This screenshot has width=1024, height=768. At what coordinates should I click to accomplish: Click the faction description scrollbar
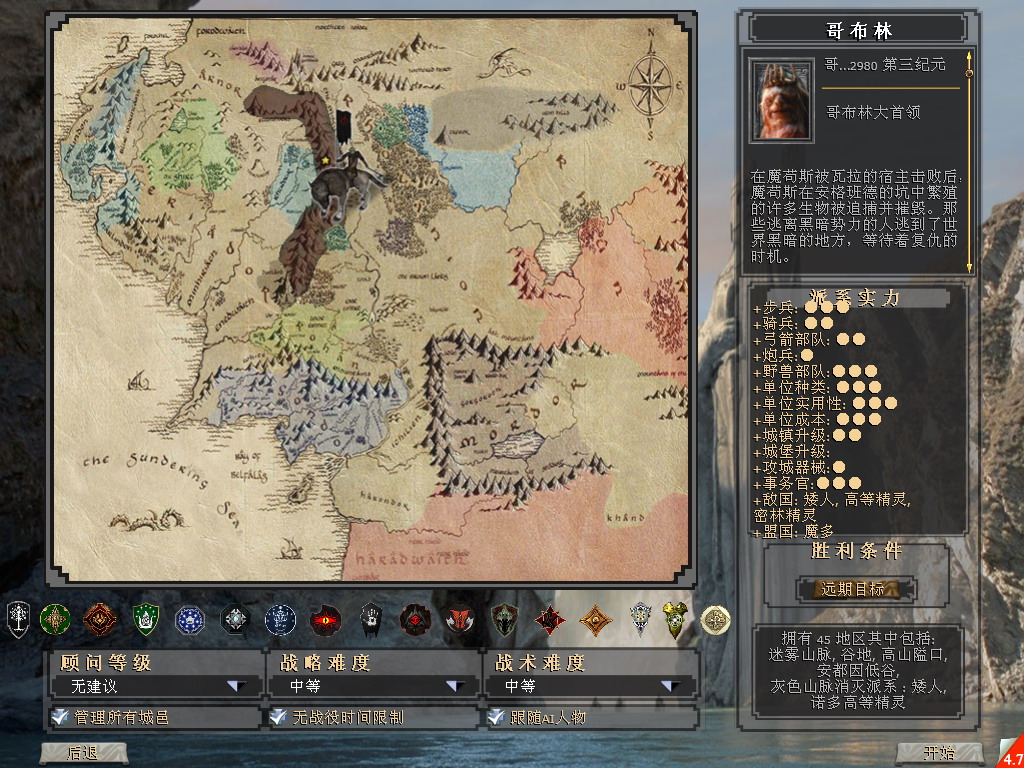pyautogui.click(x=968, y=165)
